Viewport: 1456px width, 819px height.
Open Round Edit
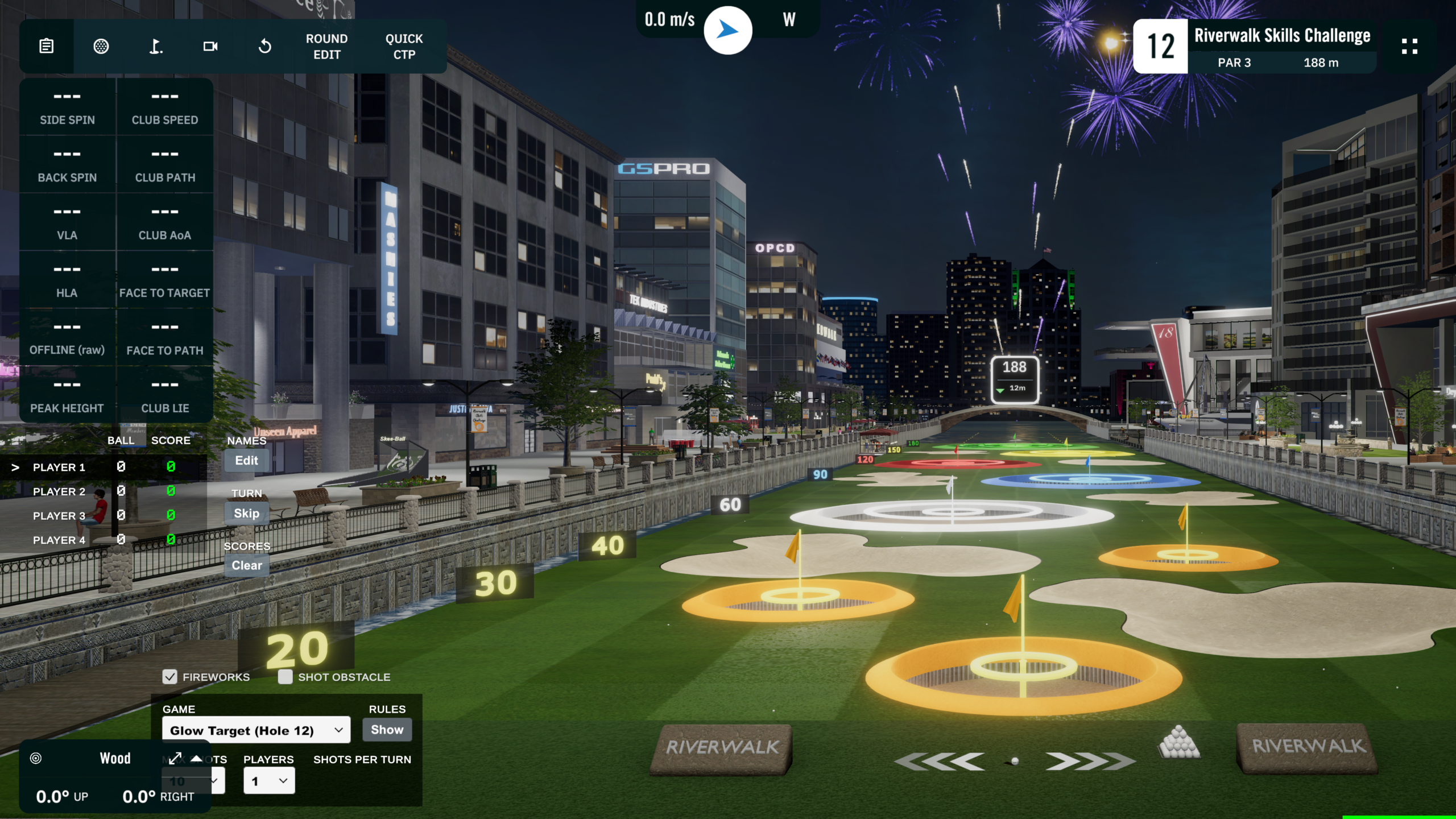[326, 47]
